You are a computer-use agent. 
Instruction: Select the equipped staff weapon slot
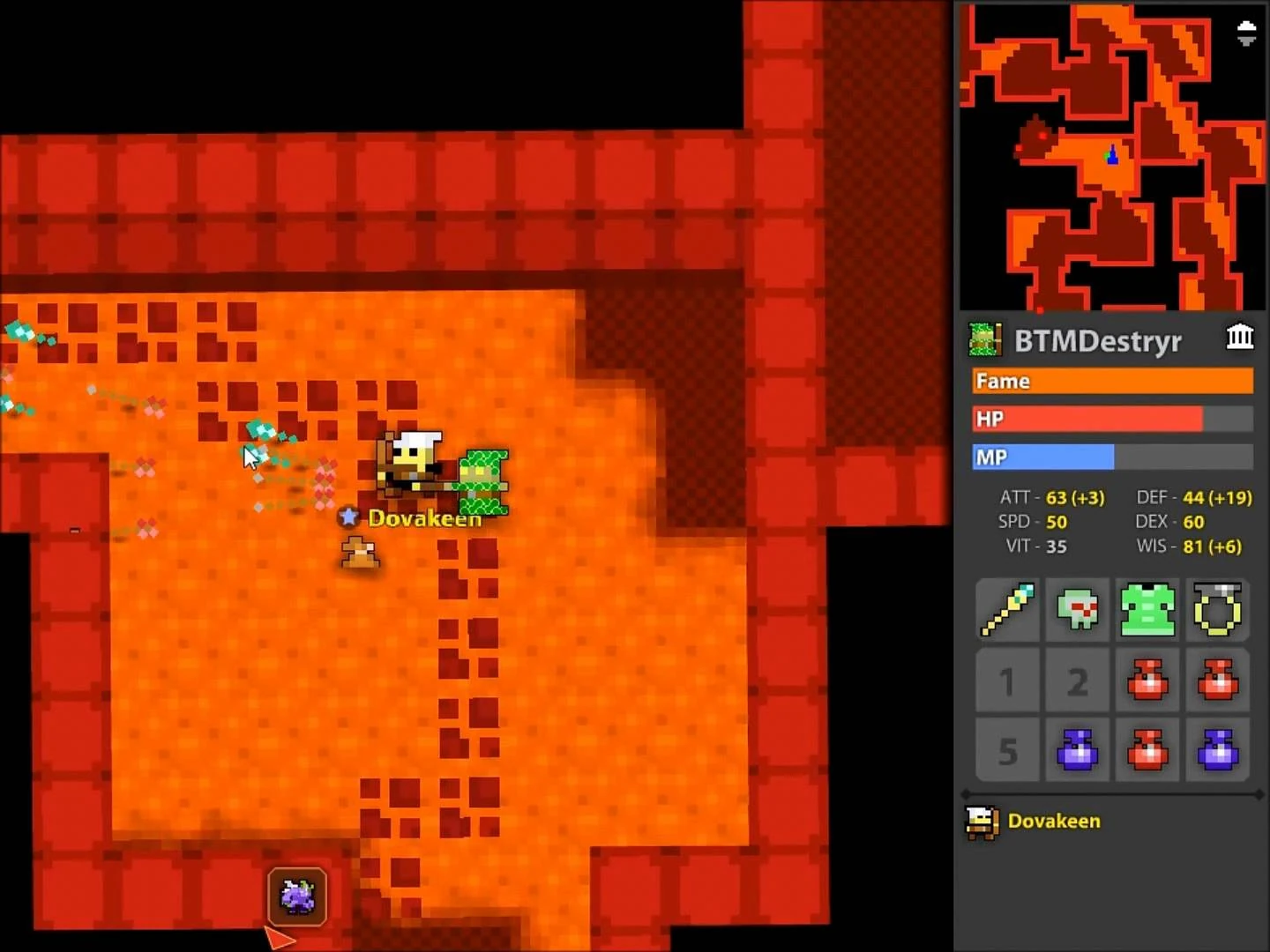[1007, 609]
